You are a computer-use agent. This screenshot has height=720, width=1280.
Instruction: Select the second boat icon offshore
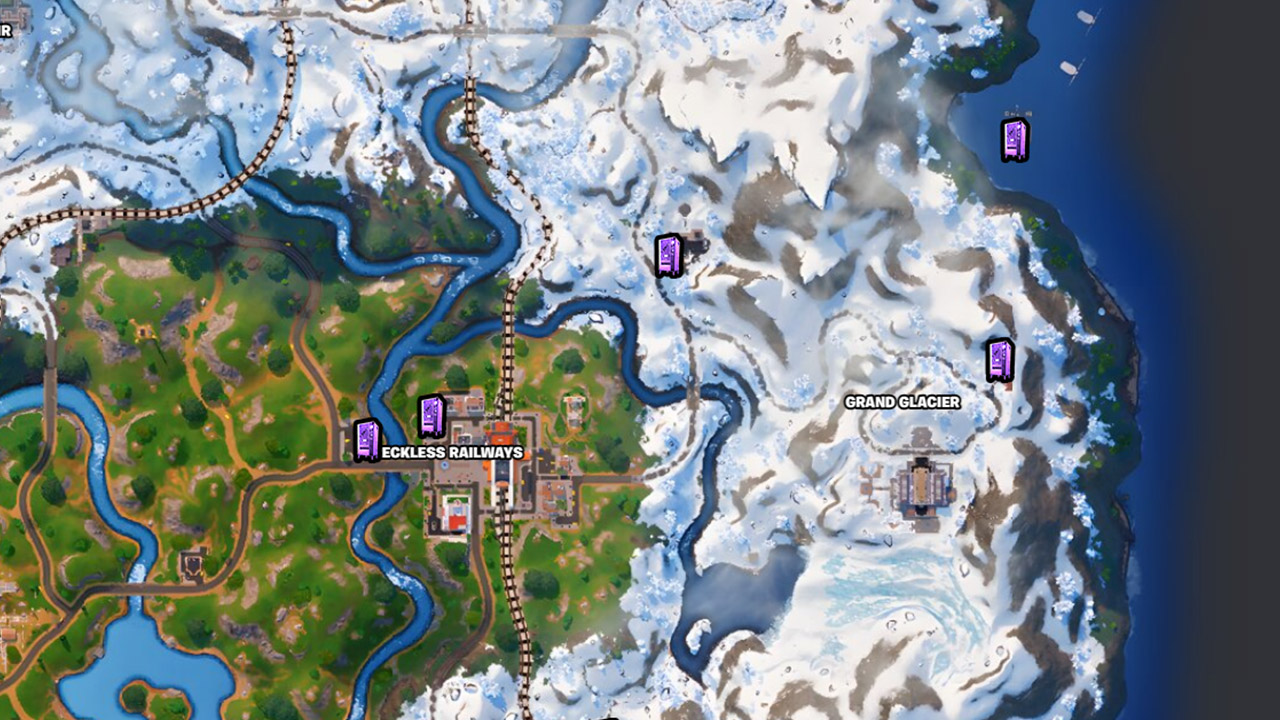tap(1068, 66)
